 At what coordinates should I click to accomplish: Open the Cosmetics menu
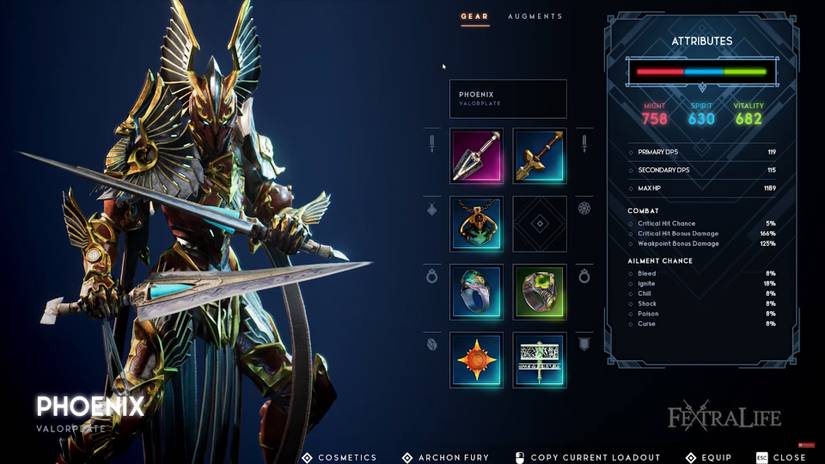click(x=340, y=457)
